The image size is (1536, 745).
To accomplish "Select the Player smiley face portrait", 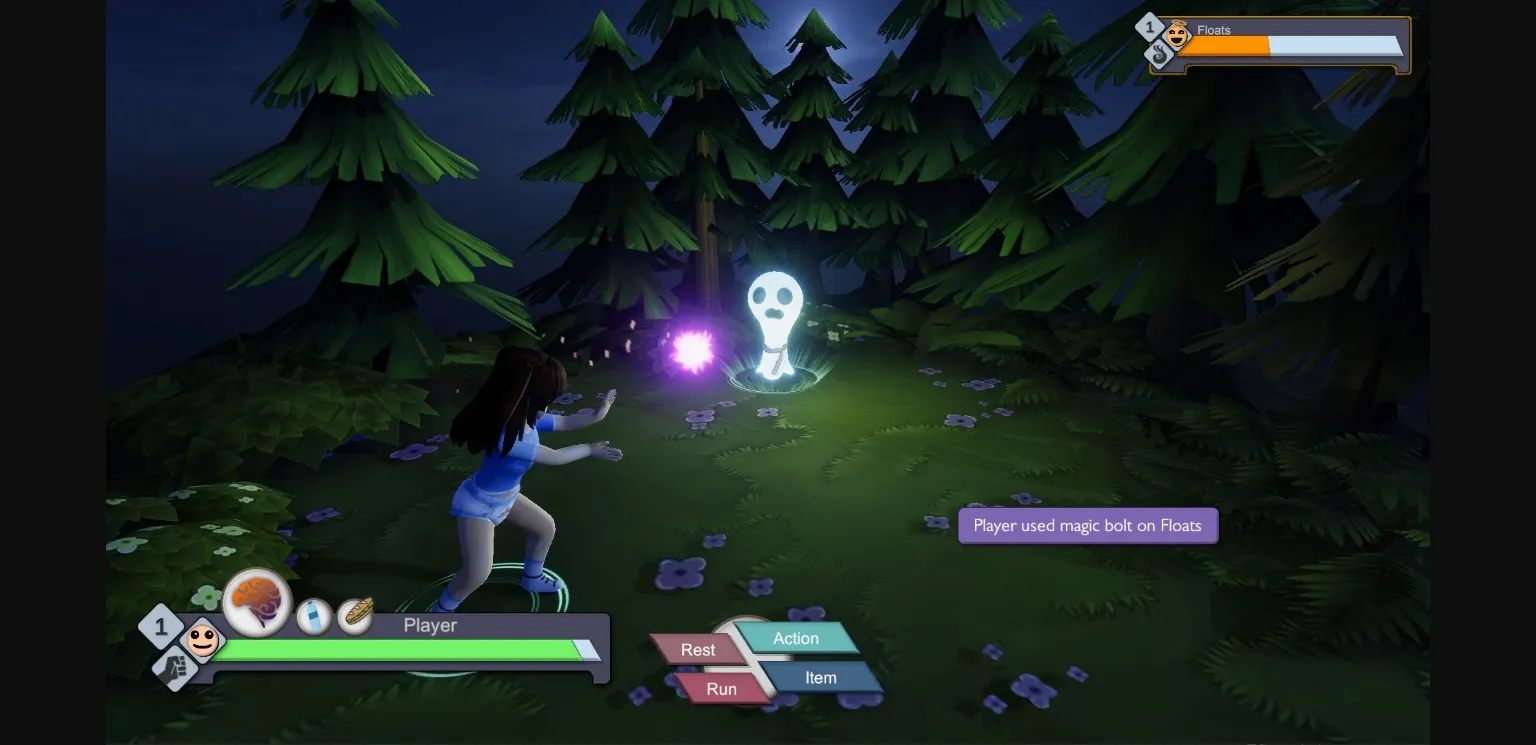I will (203, 645).
